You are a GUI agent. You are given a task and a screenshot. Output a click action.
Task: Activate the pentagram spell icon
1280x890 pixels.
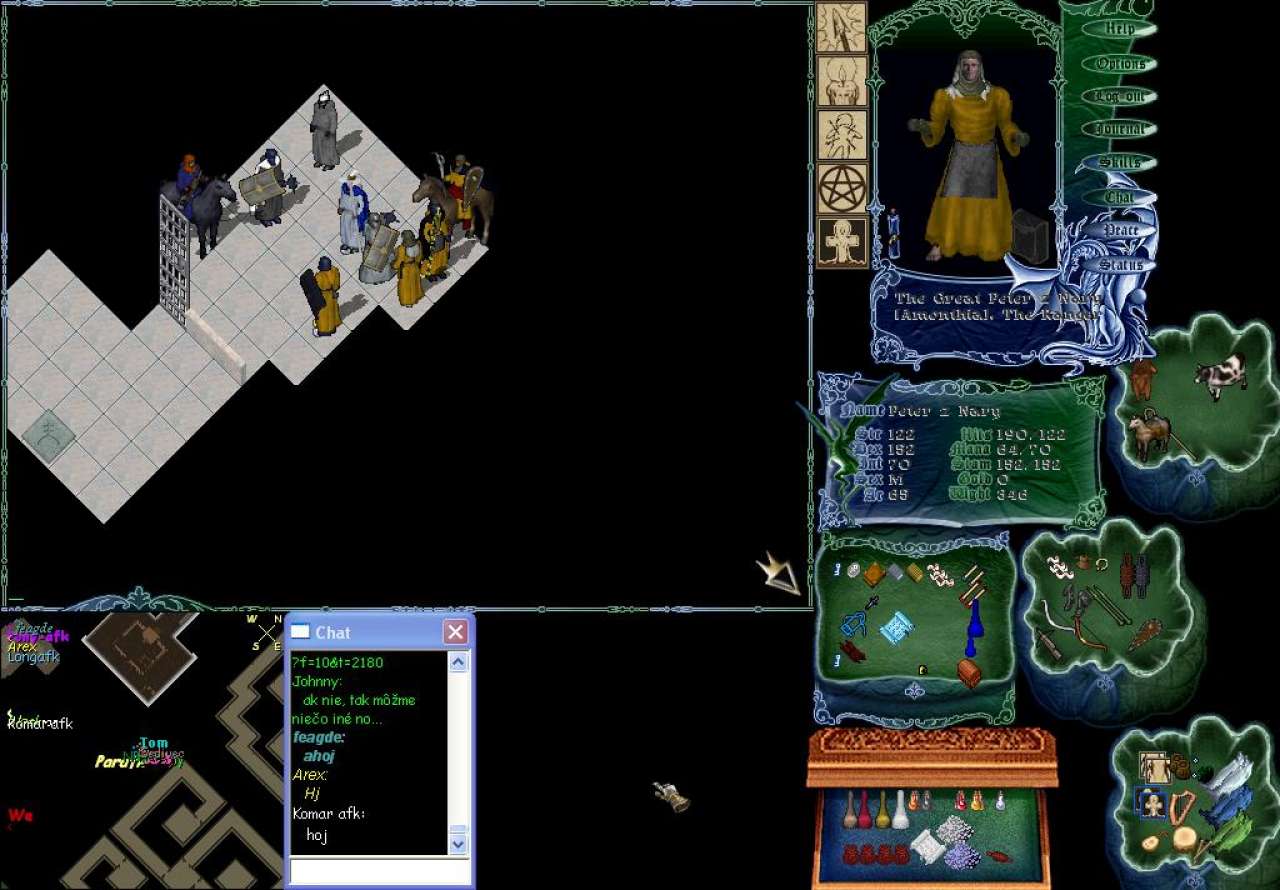(x=842, y=188)
